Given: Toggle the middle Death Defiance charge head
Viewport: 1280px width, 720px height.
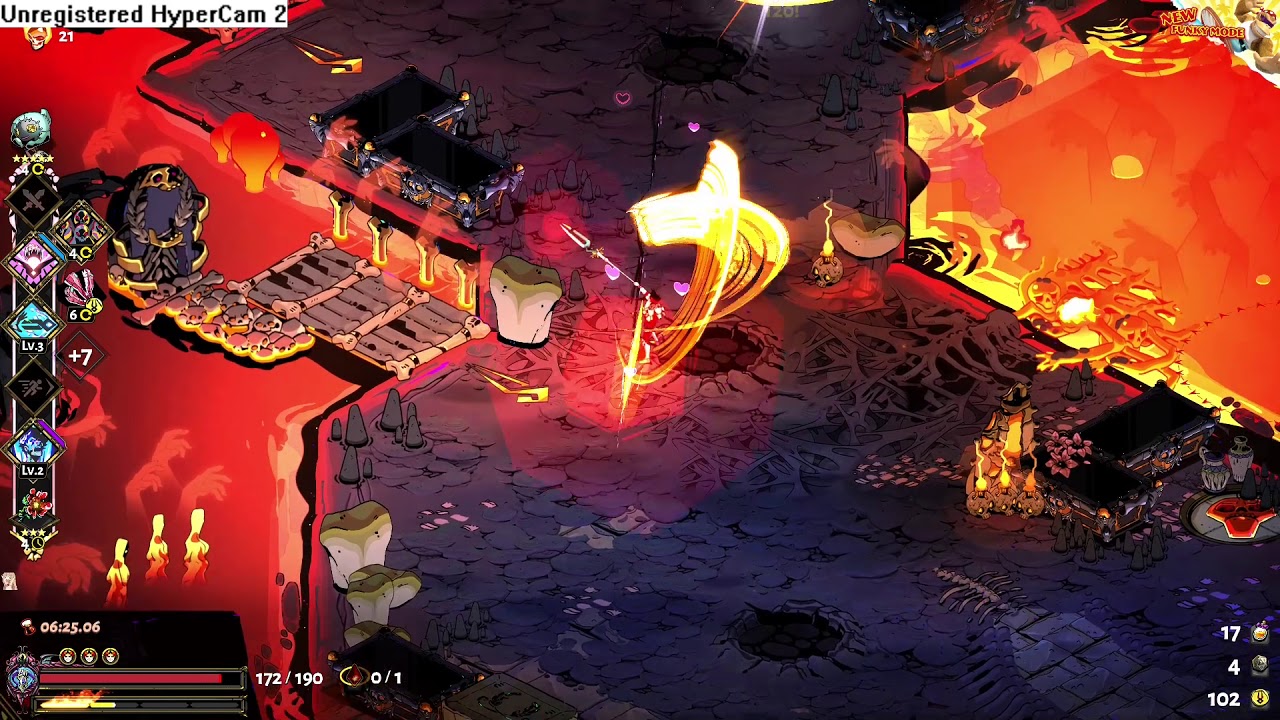Looking at the screenshot, I should point(88,654).
